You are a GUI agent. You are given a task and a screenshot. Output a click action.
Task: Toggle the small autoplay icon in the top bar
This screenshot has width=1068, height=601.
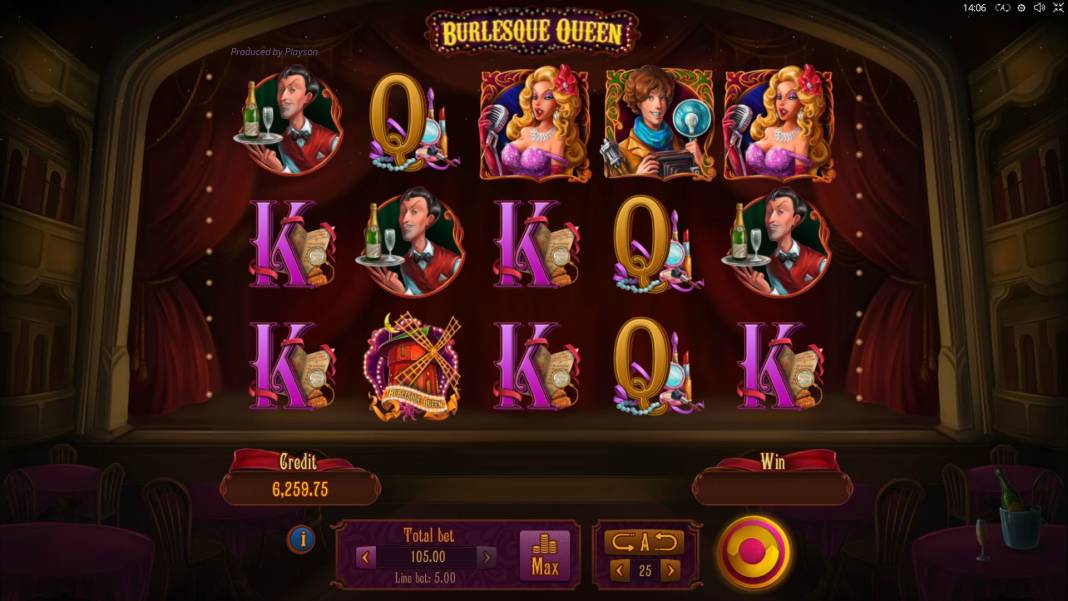click(x=1003, y=8)
